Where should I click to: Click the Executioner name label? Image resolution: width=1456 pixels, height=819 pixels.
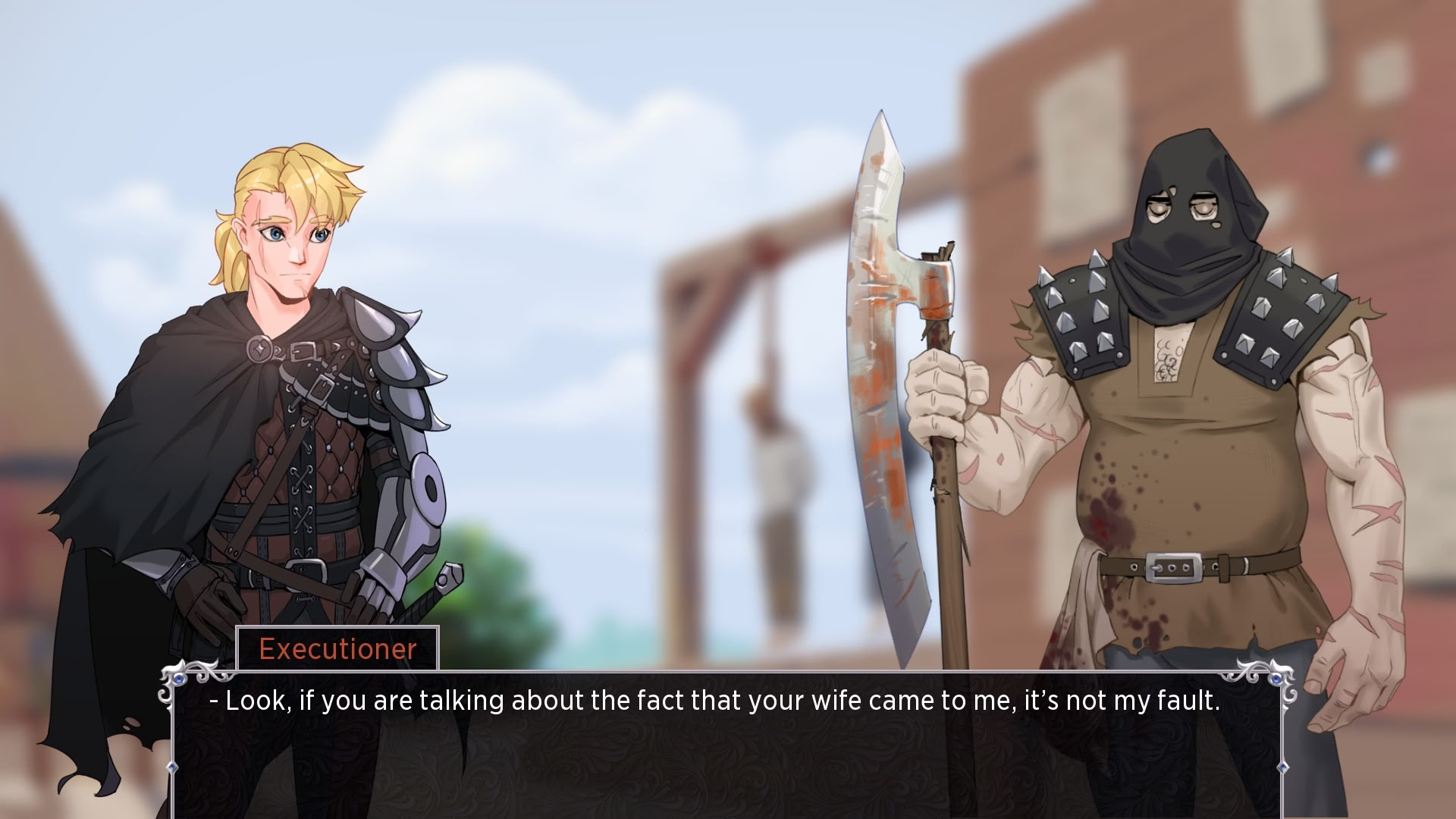tap(337, 649)
